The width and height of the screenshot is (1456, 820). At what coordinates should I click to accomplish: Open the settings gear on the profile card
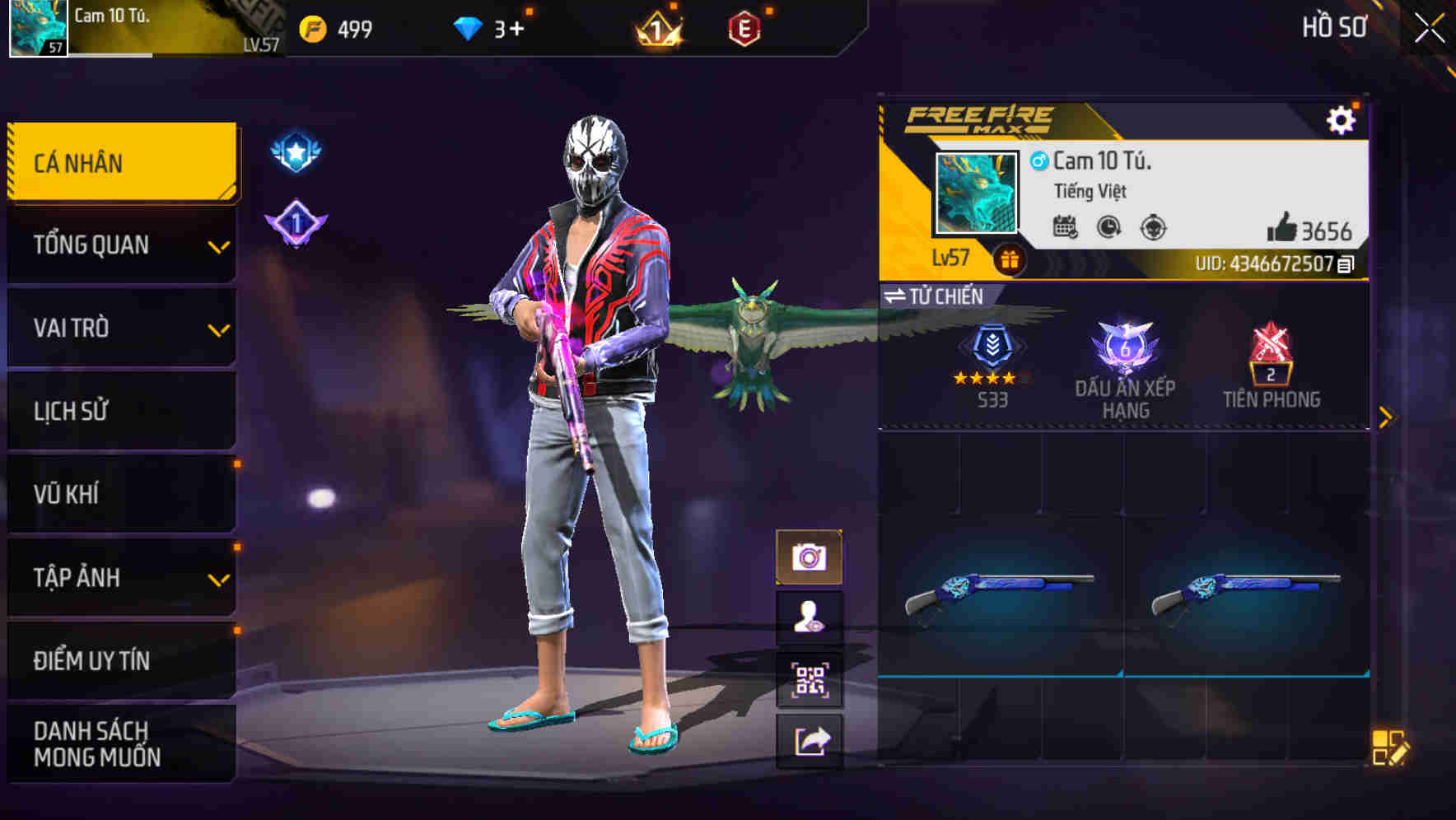click(x=1342, y=119)
